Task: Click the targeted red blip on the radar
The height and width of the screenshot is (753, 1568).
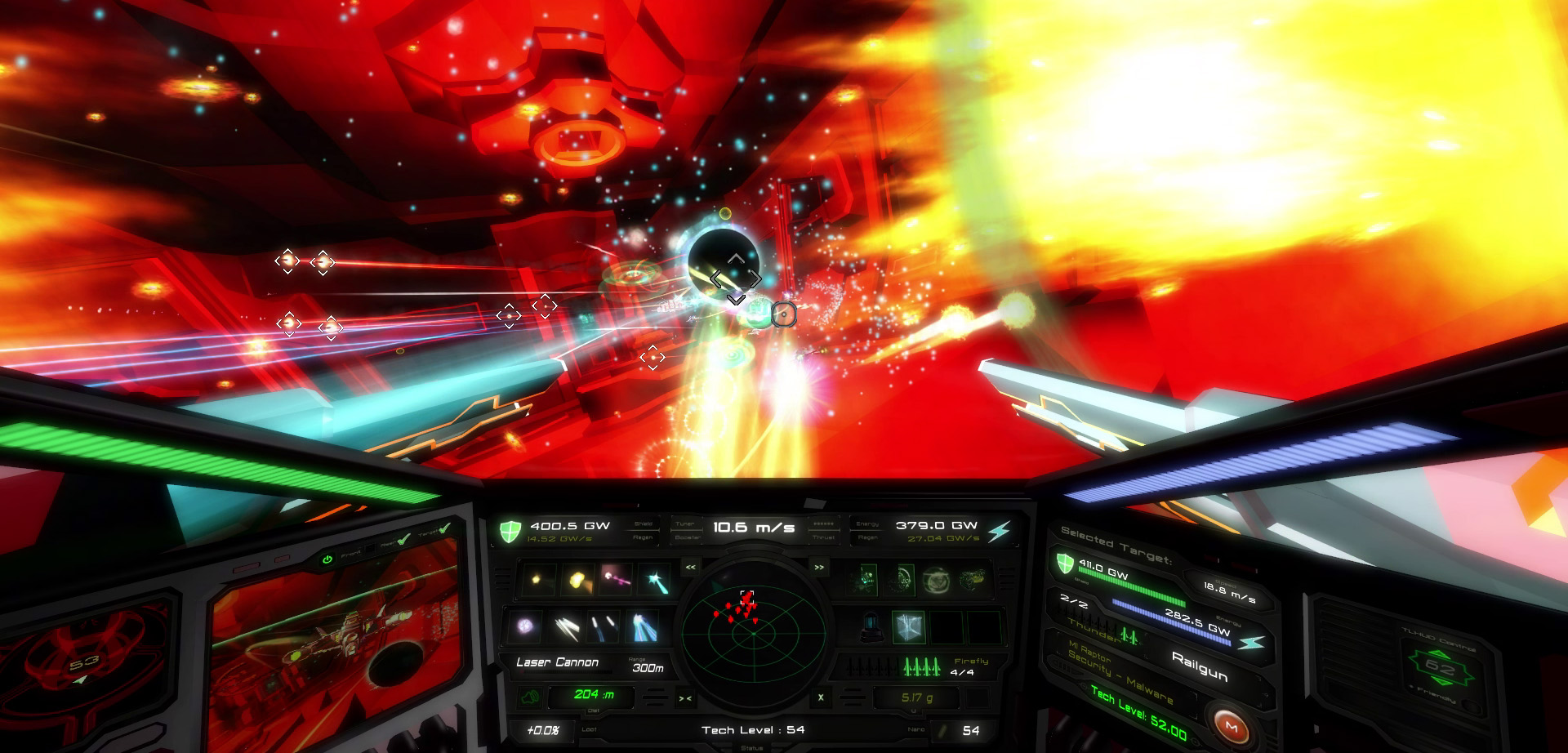Action: pos(747,596)
